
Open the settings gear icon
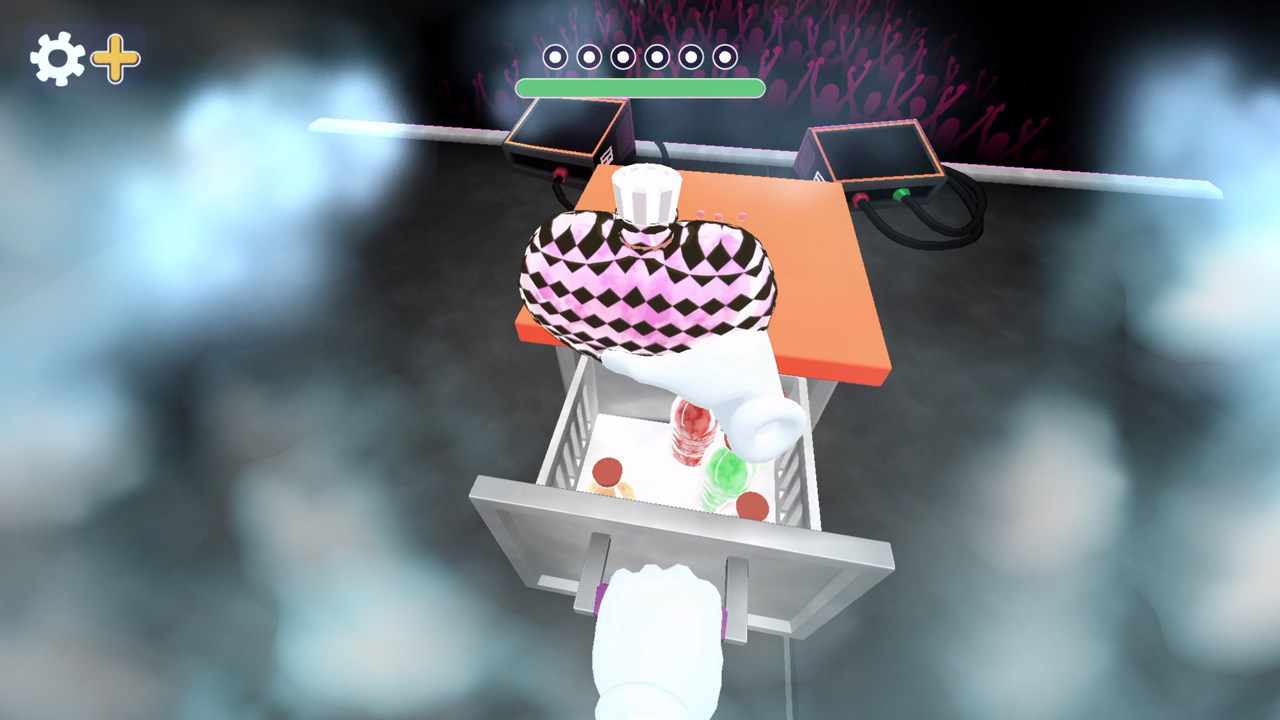[57, 58]
